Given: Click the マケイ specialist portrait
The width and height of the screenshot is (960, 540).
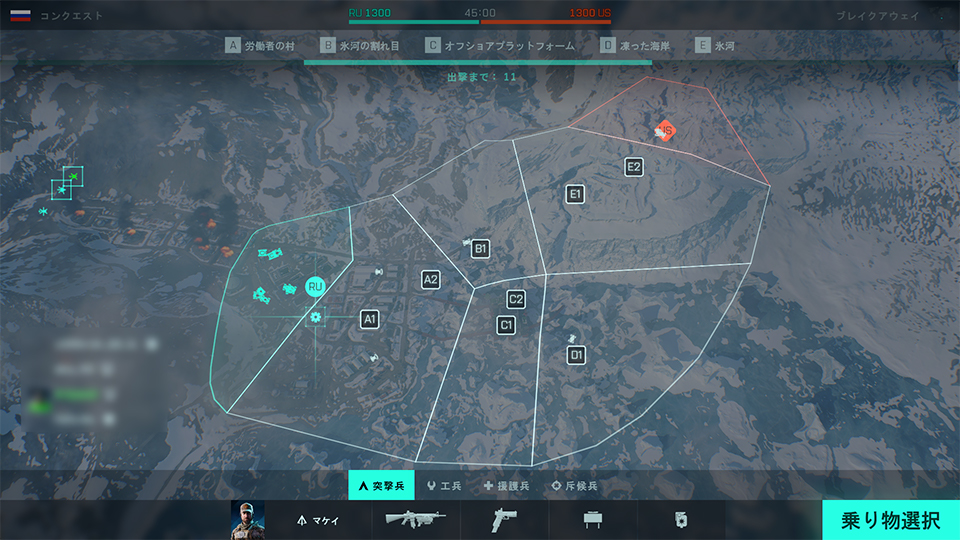Looking at the screenshot, I should (247, 520).
